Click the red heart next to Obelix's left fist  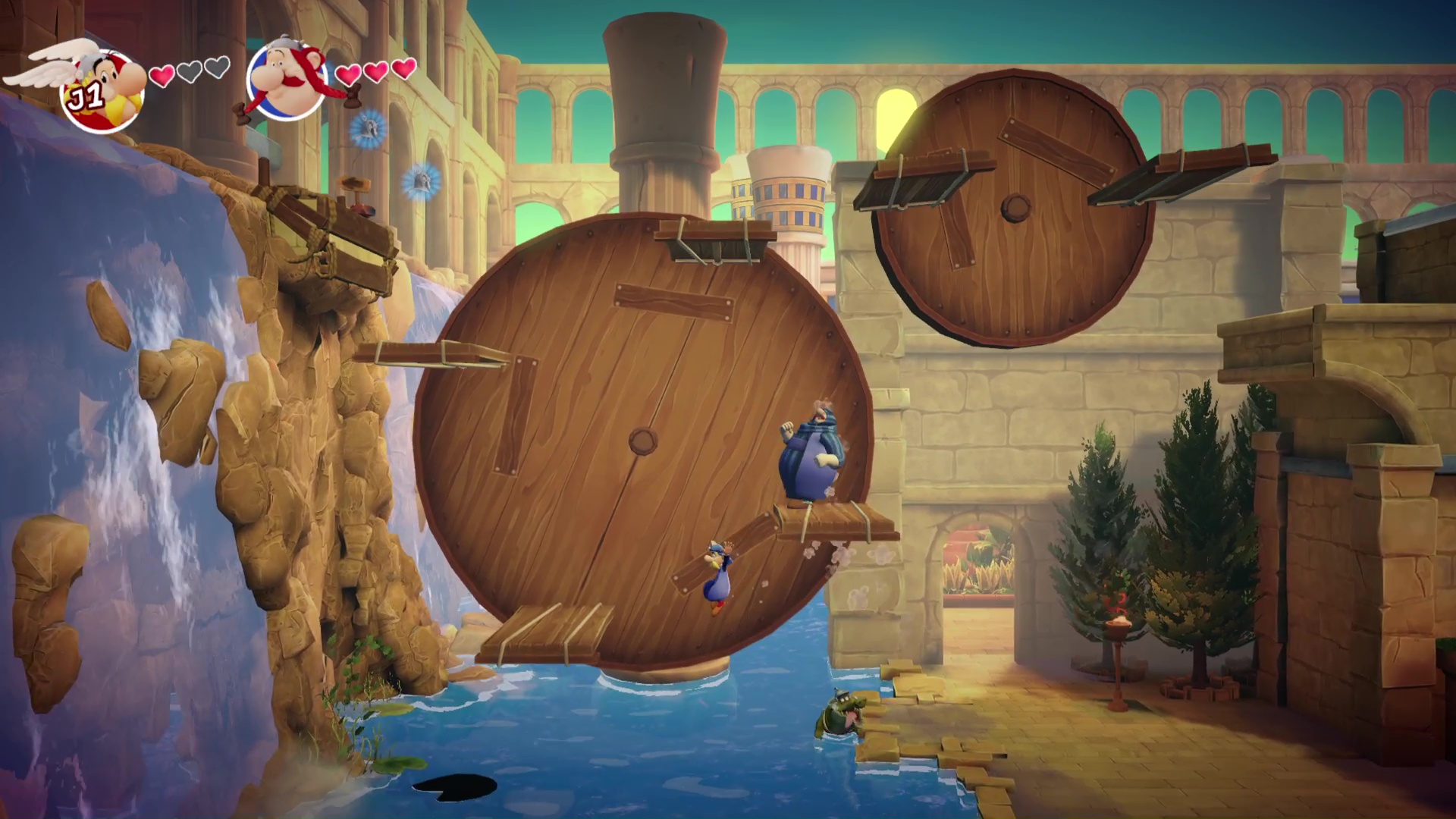pyautogui.click(x=349, y=75)
